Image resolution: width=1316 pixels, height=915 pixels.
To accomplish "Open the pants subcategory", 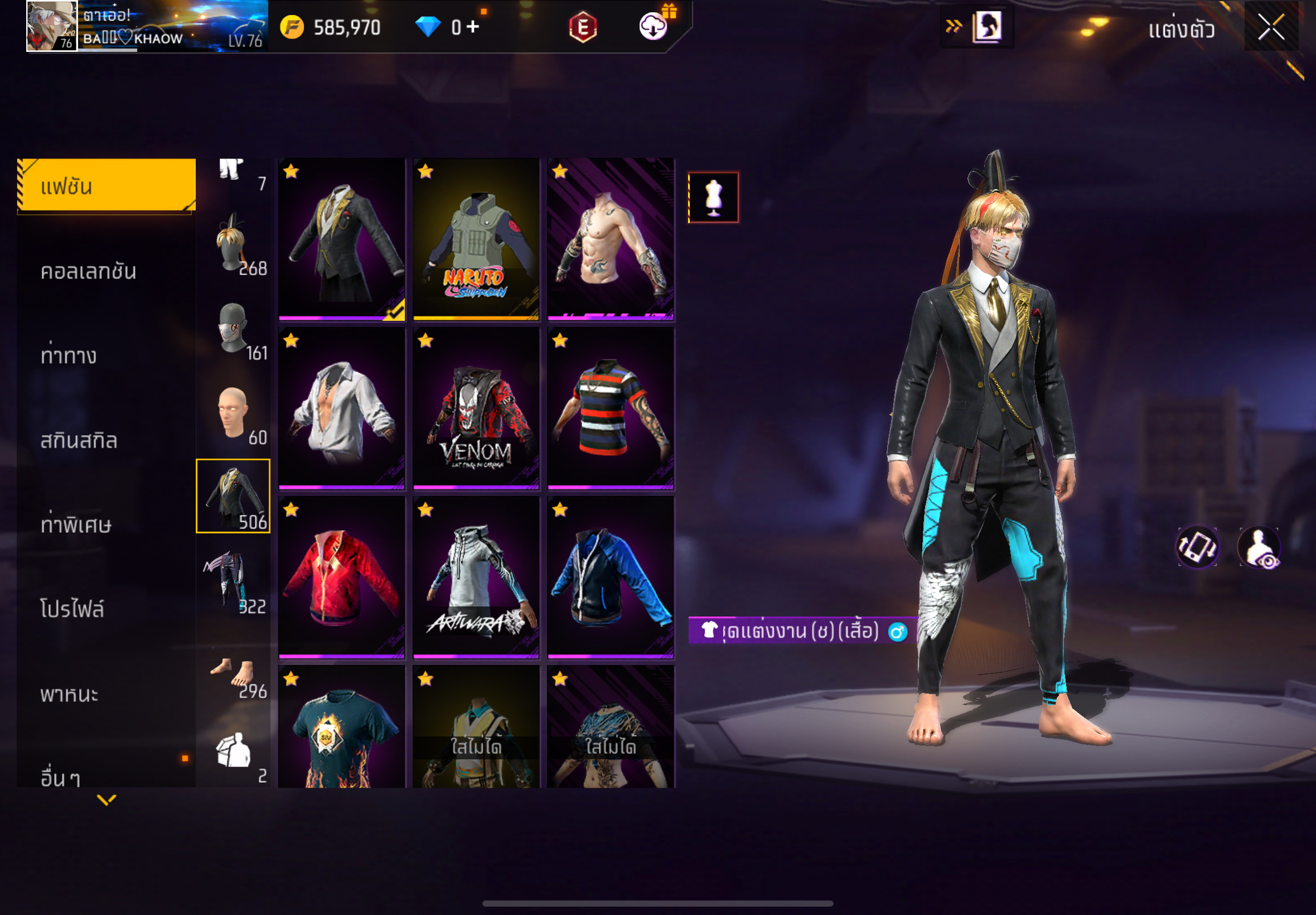I will [233, 580].
